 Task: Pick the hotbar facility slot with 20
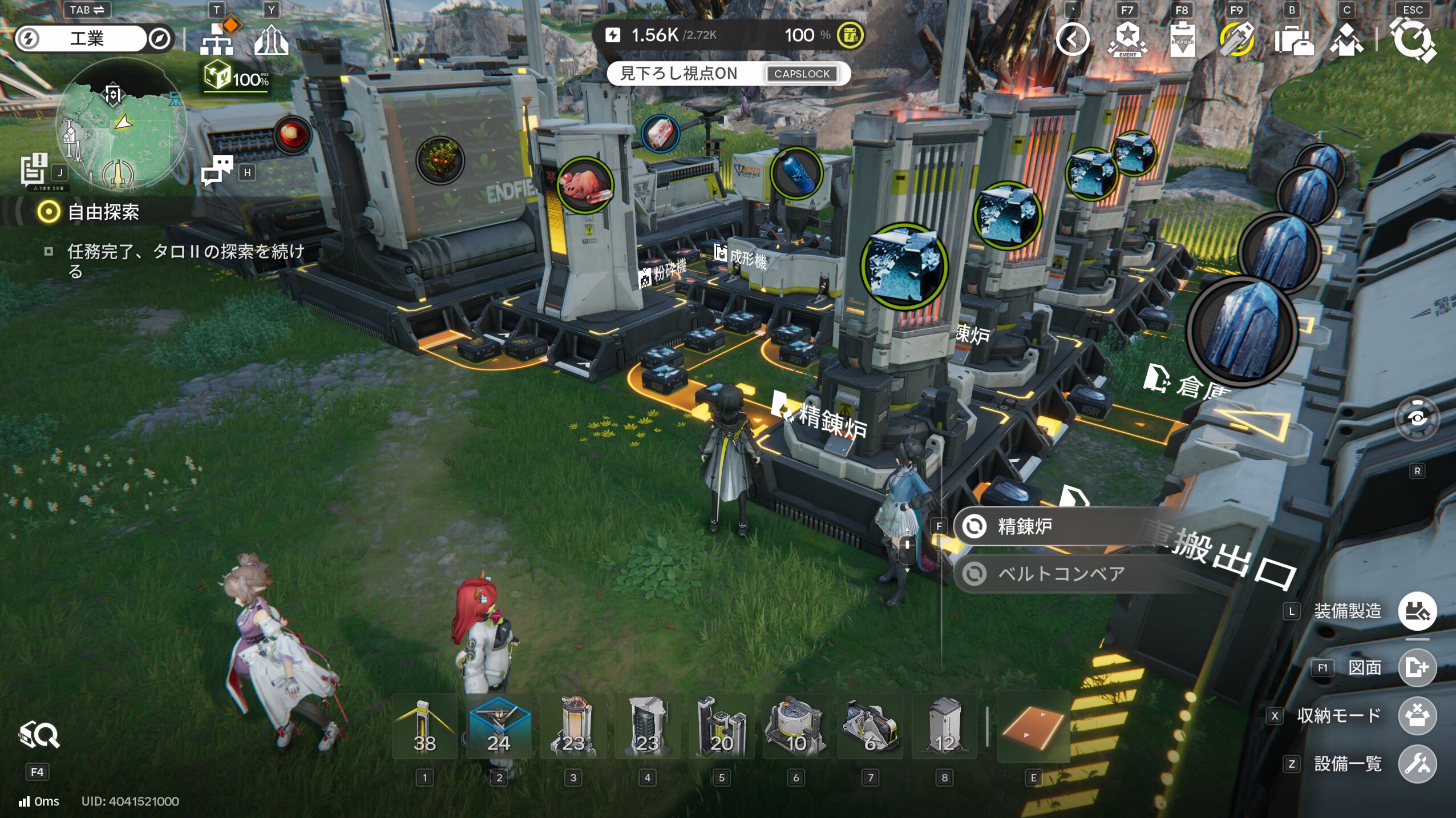click(722, 727)
